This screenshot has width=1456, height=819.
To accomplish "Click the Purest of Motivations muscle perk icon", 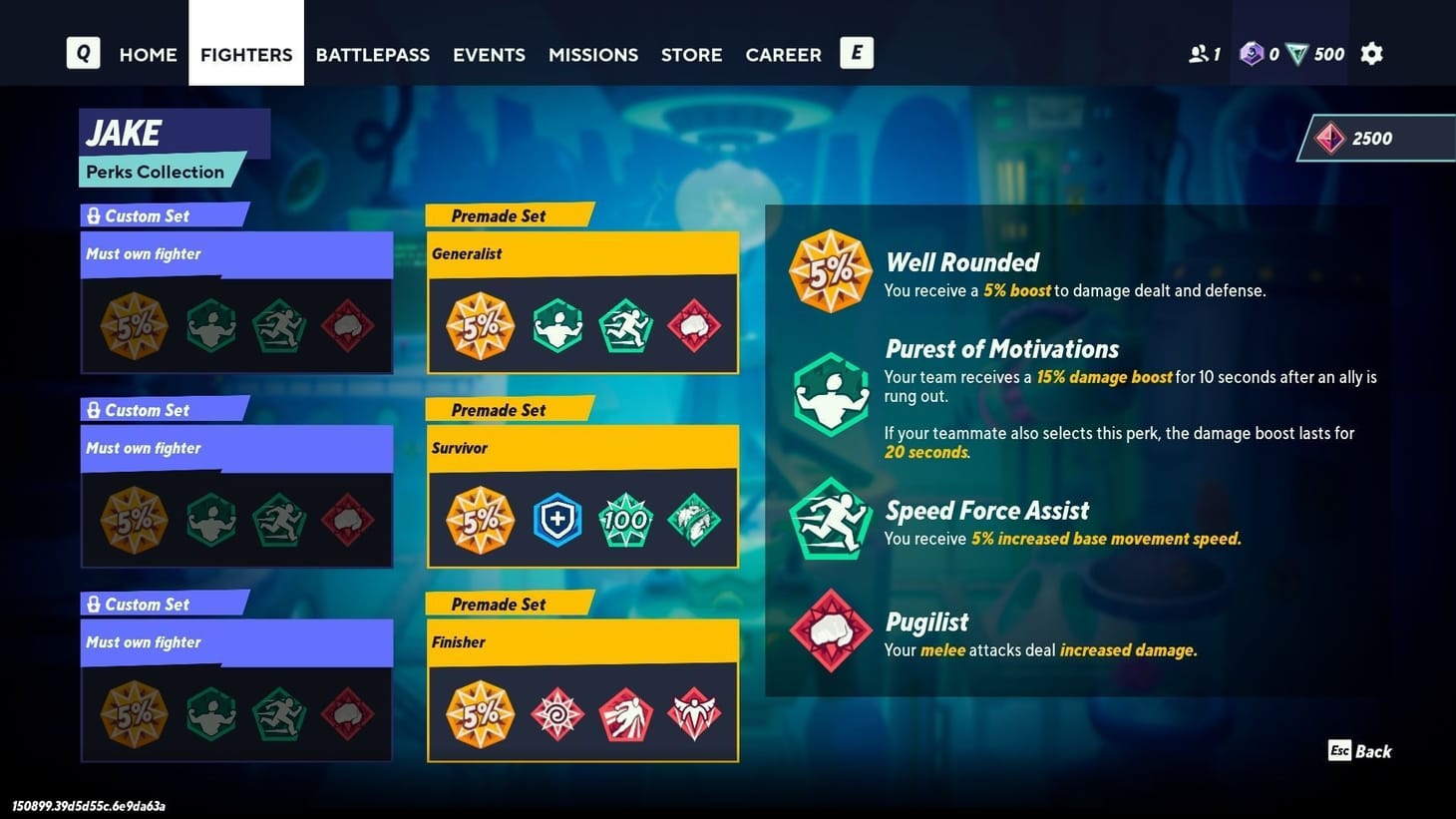I will (830, 394).
